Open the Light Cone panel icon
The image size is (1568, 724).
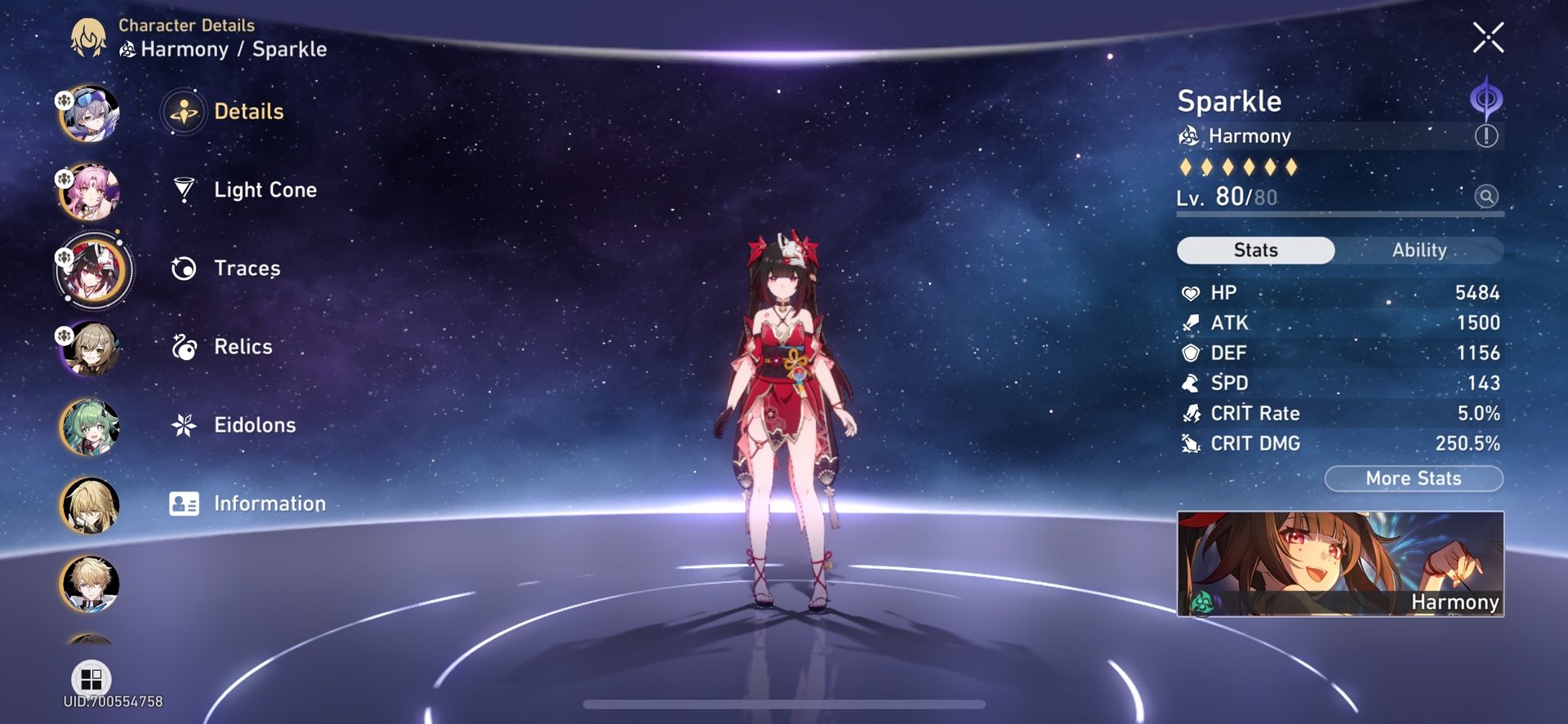coord(185,189)
